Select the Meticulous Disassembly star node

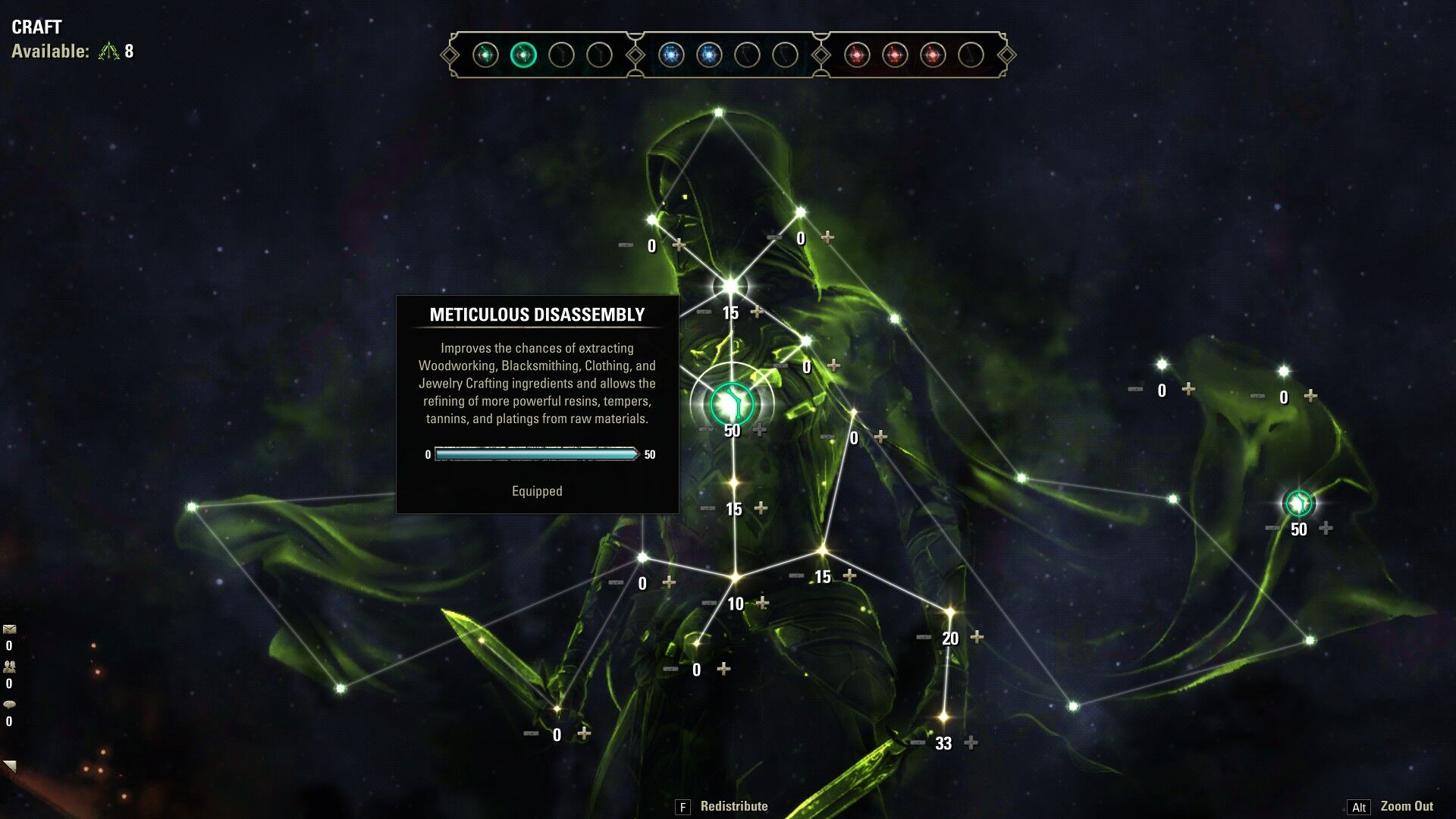click(x=732, y=402)
